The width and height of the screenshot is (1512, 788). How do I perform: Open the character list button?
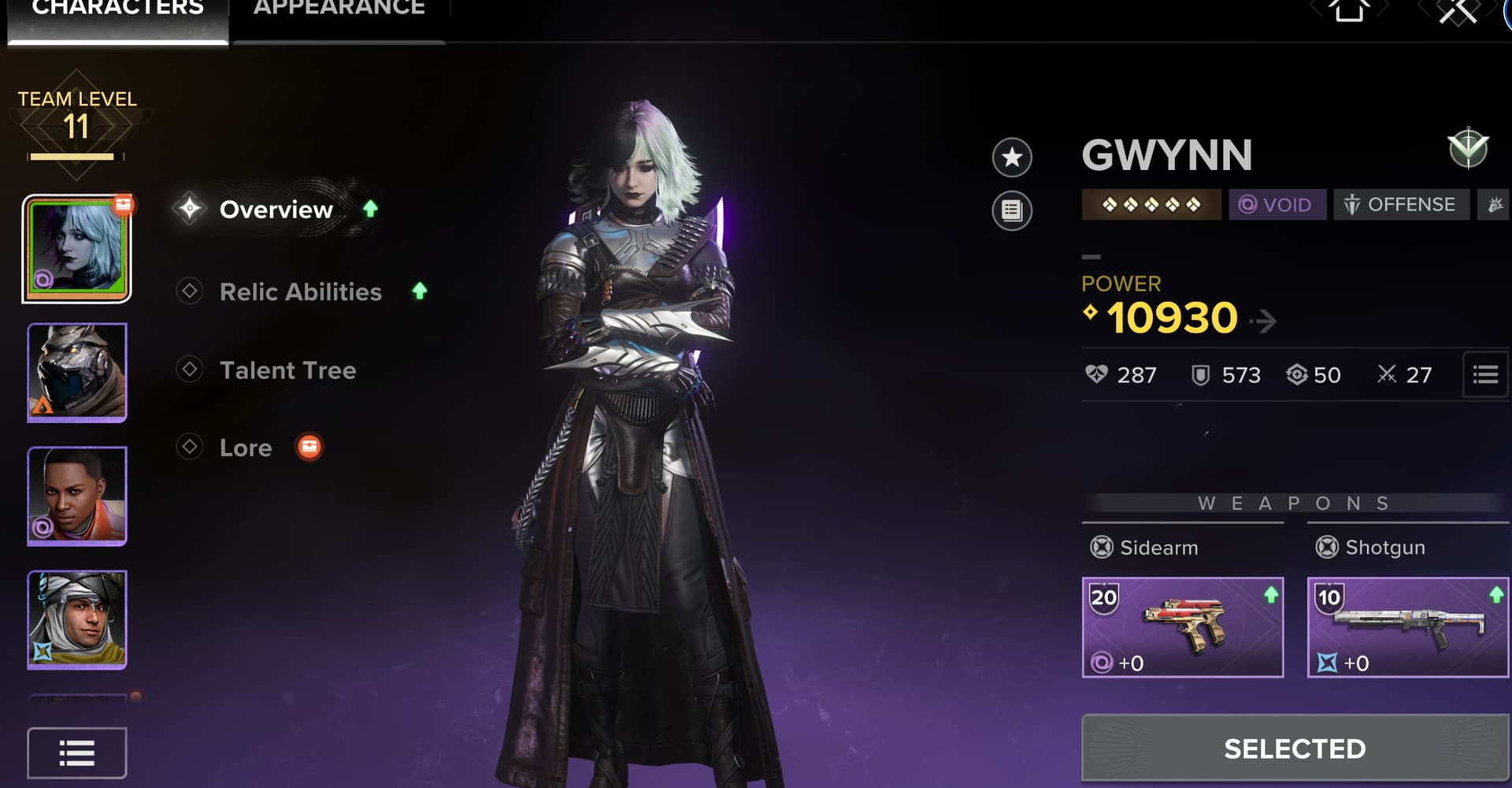pos(77,753)
